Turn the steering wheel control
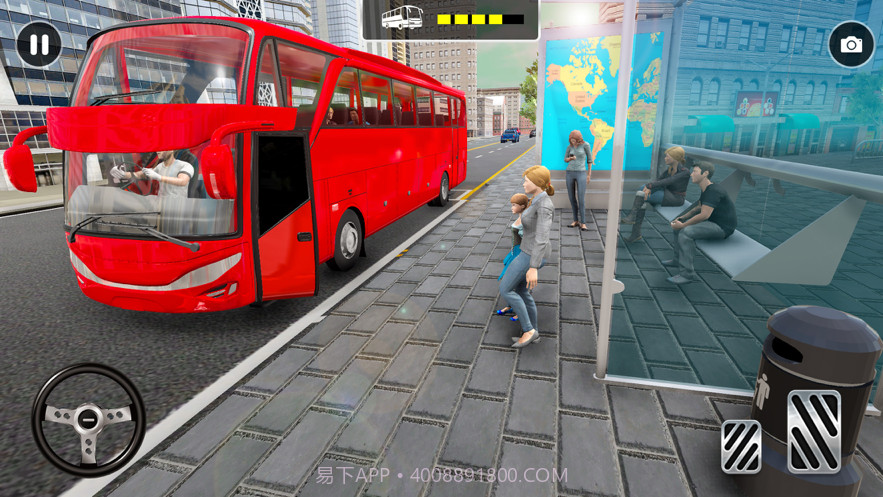Viewport: 883px width, 497px height. pyautogui.click(x=88, y=419)
